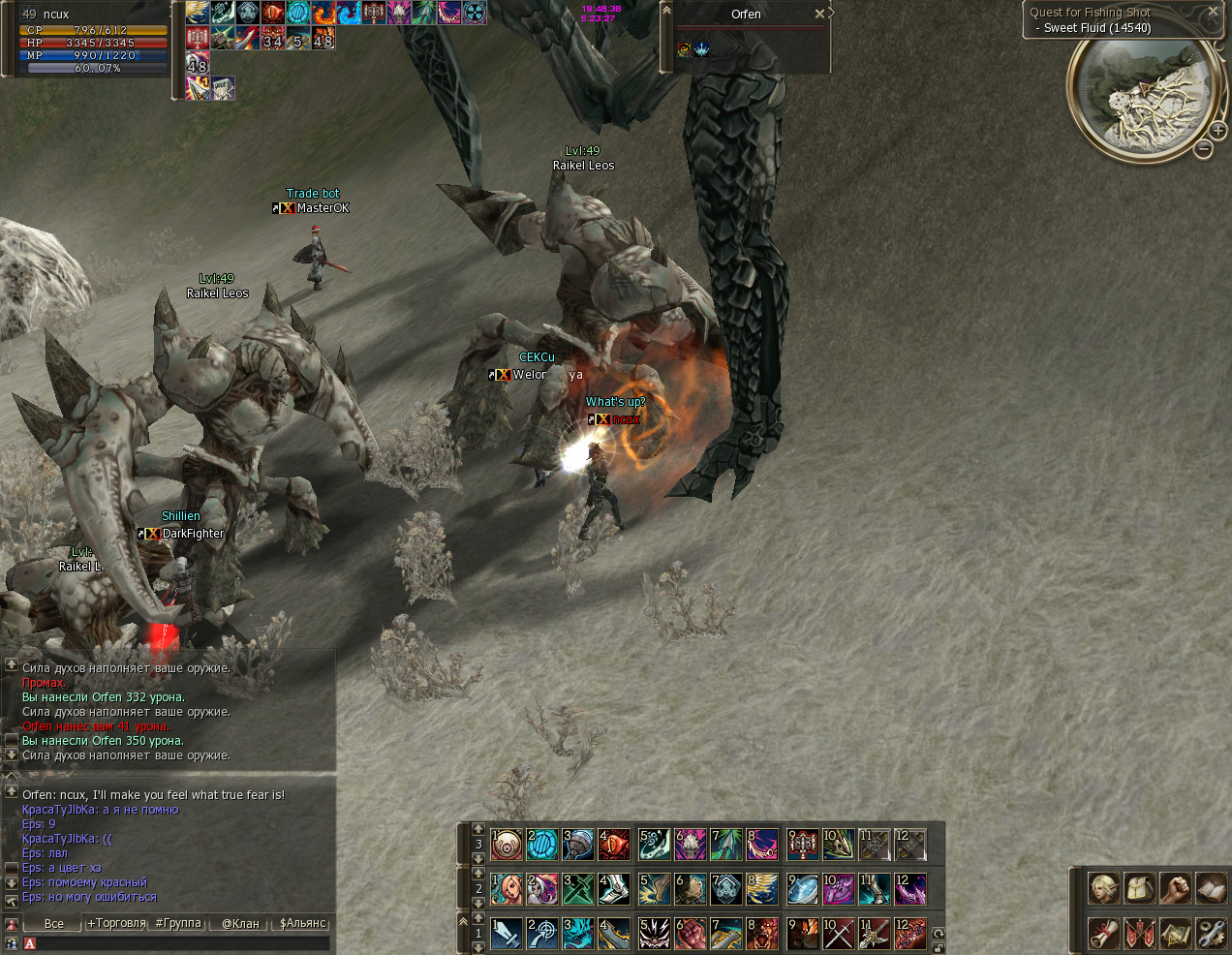Switch to the Торговля chat tab
The height and width of the screenshot is (955, 1232).
pyautogui.click(x=116, y=923)
